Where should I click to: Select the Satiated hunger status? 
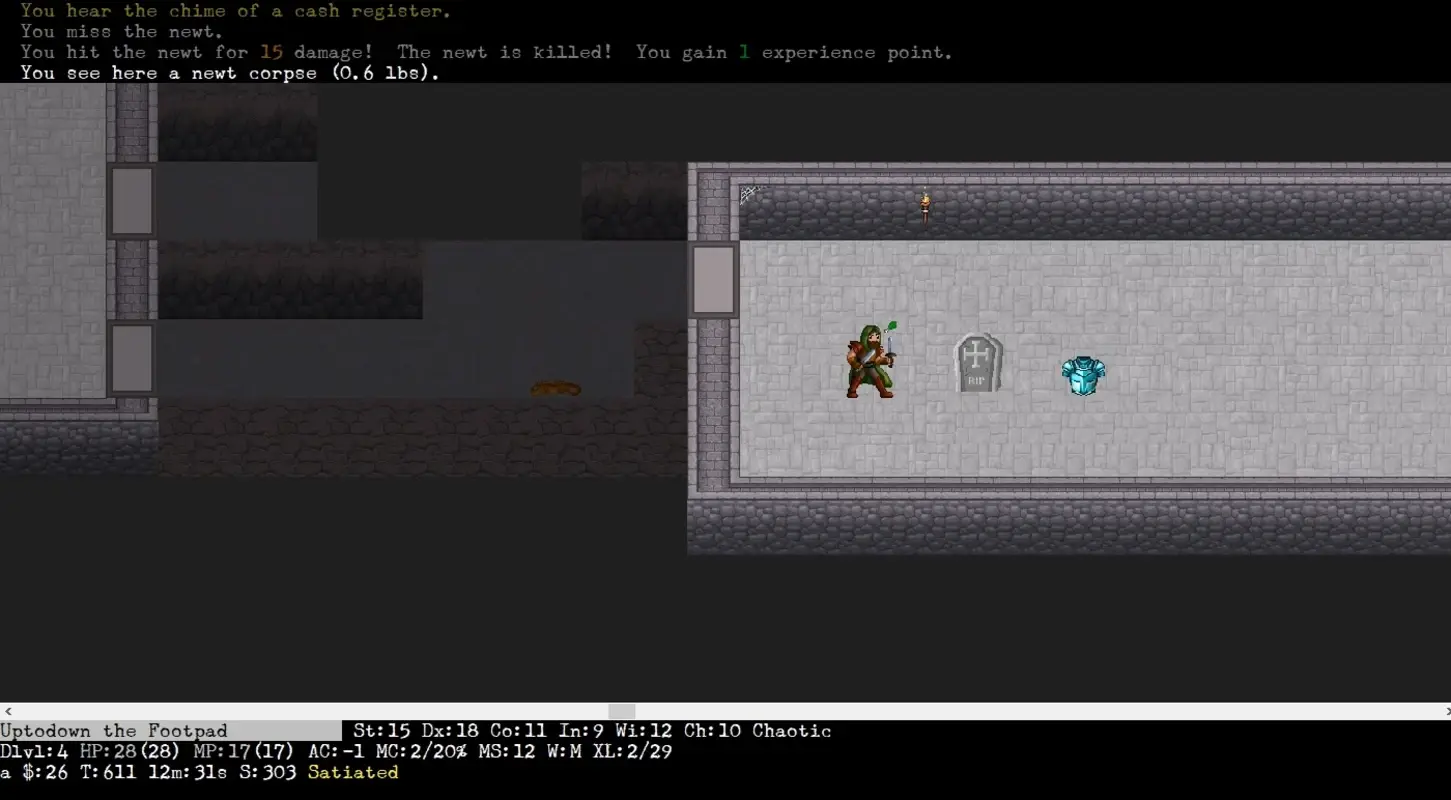coord(352,772)
